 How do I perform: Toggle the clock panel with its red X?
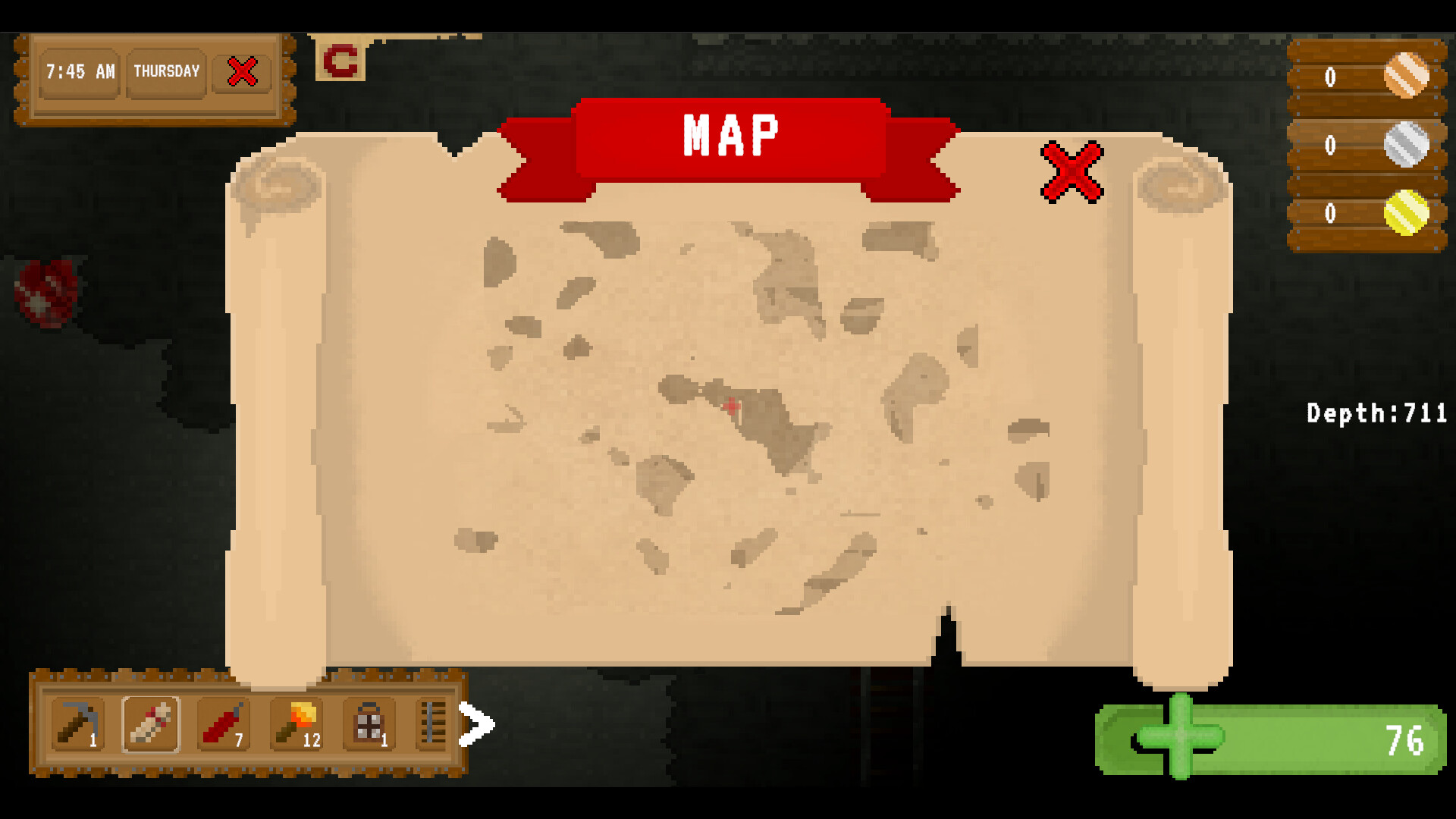pos(241,72)
